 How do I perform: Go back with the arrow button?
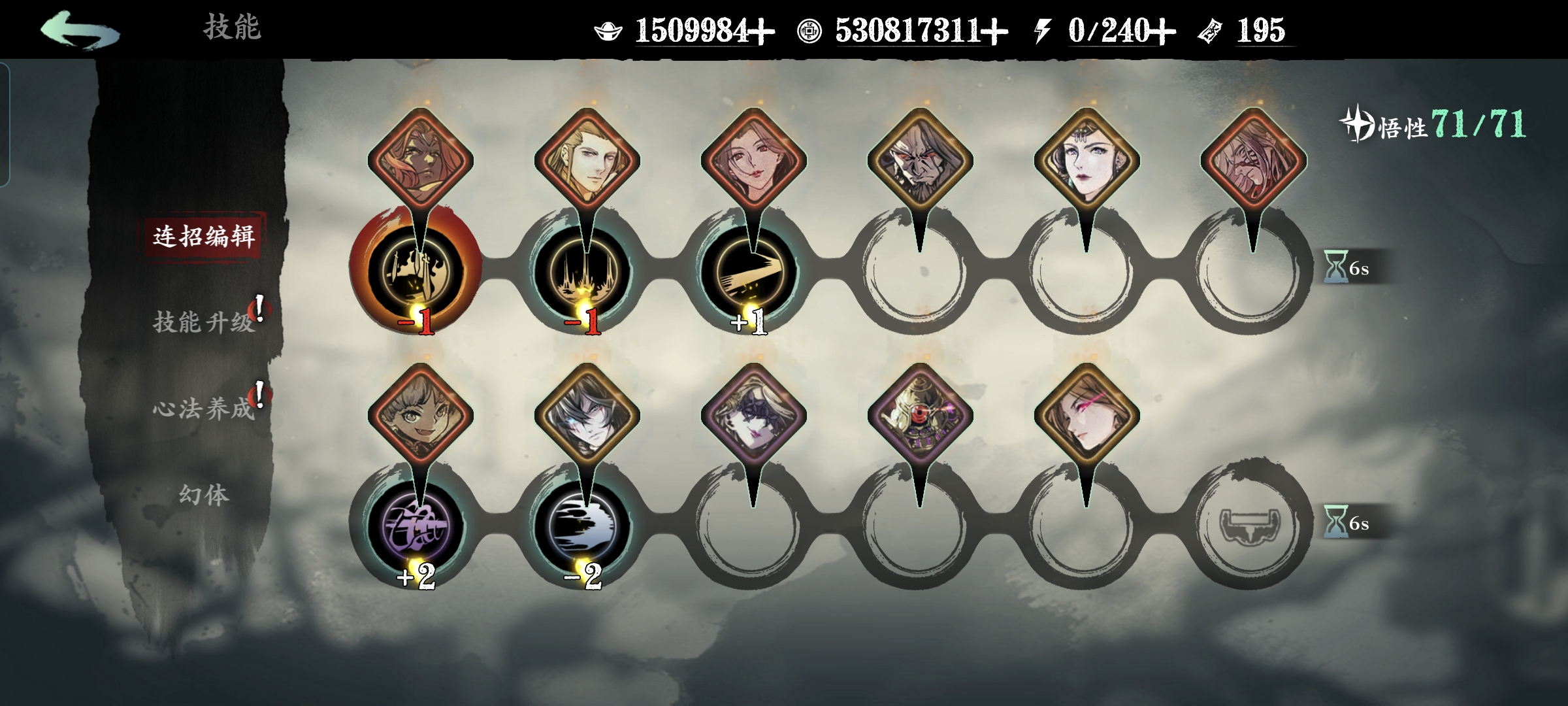point(80,30)
